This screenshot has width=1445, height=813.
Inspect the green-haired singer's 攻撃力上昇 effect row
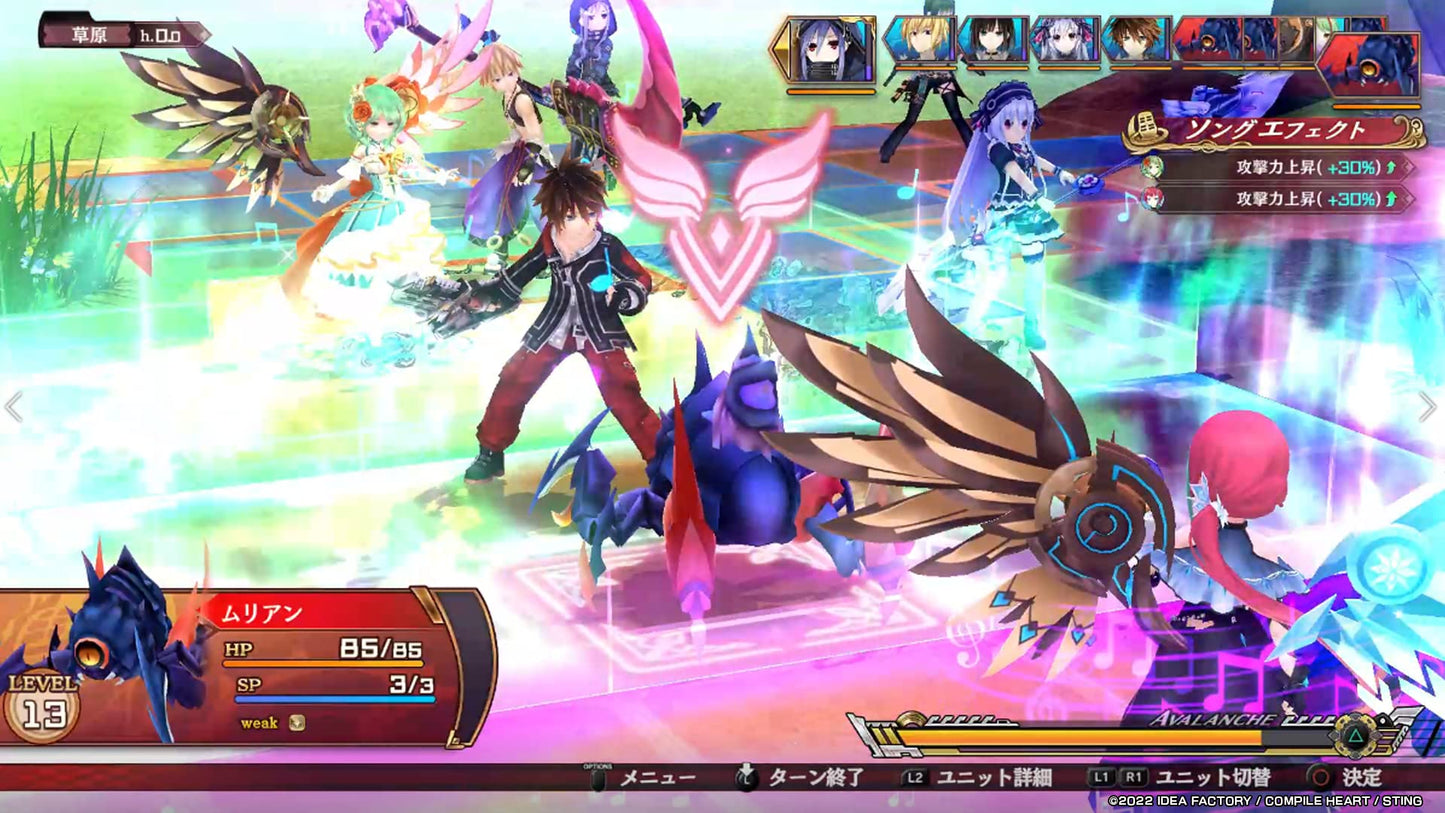pos(1283,167)
